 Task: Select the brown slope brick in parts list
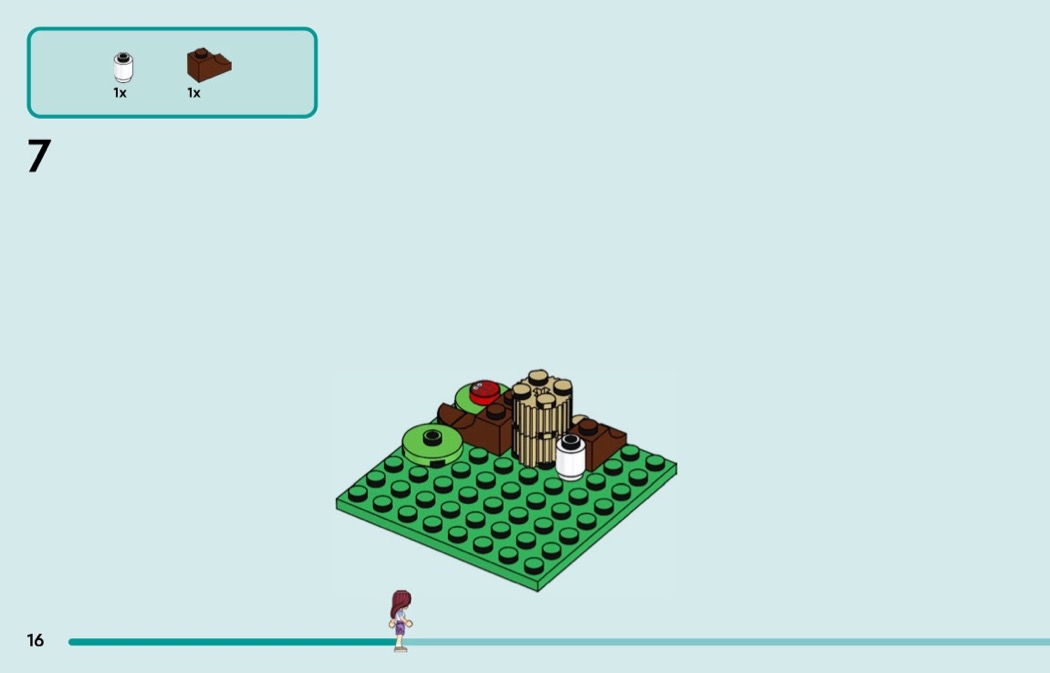point(208,65)
